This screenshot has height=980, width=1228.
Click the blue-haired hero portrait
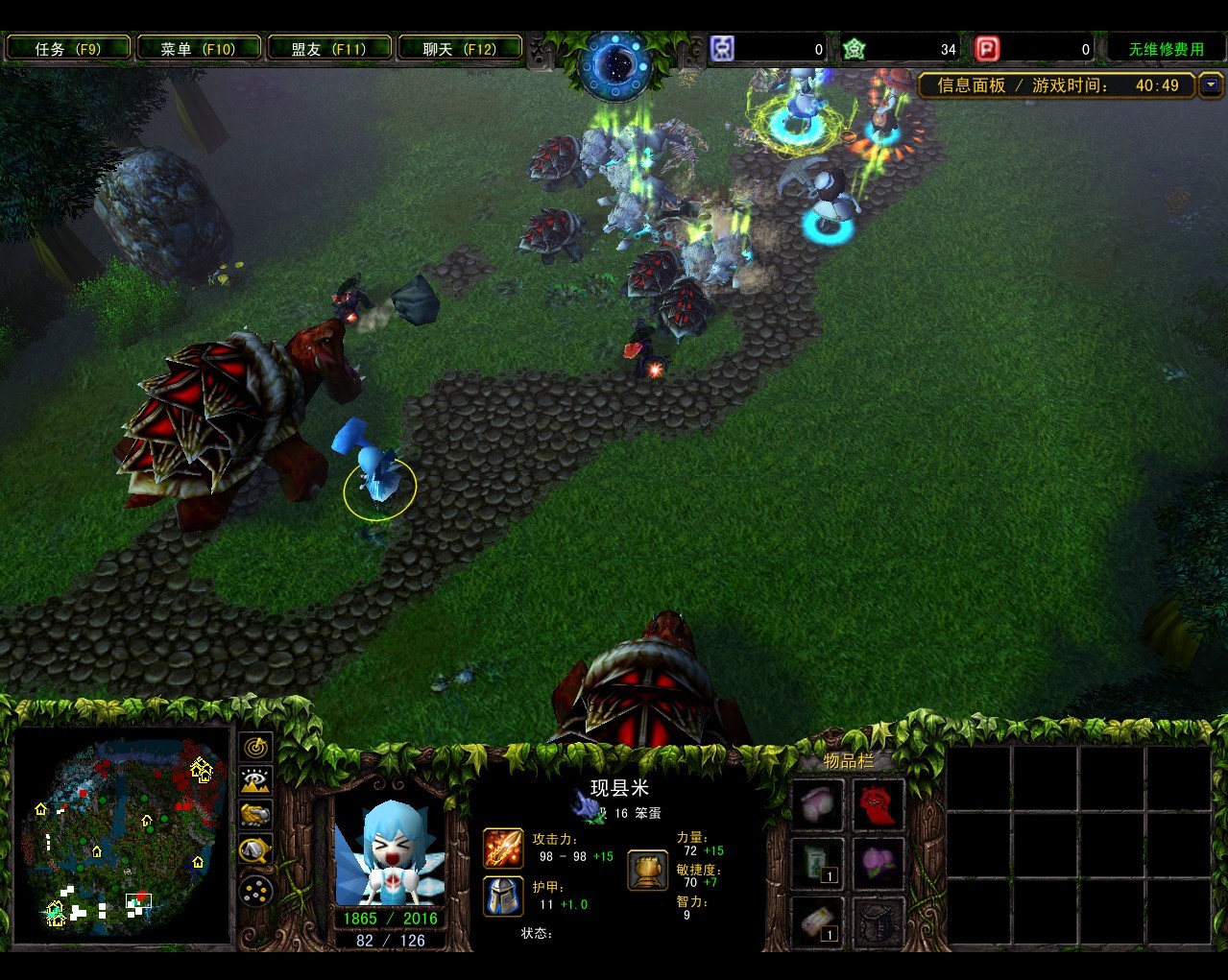point(389,851)
